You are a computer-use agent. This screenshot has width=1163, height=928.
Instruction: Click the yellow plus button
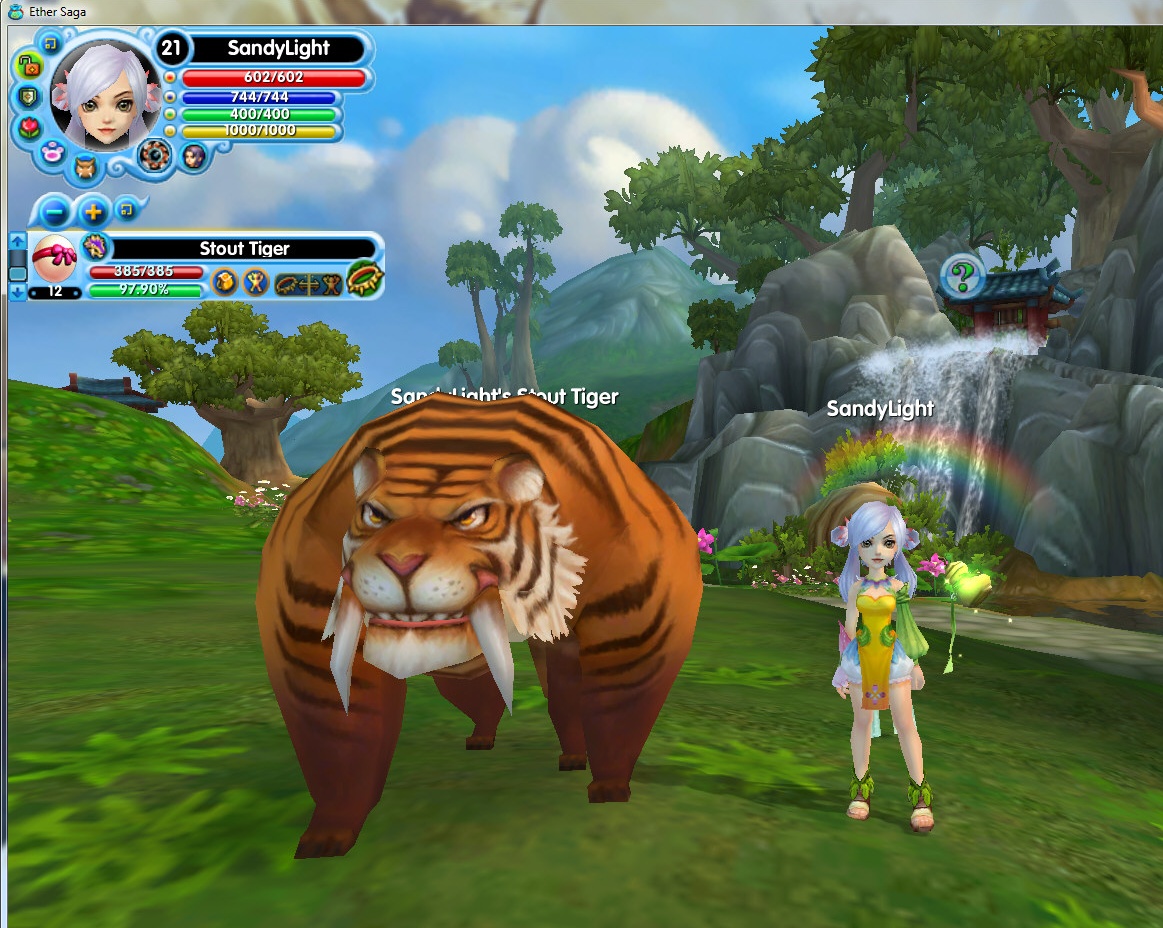click(x=93, y=212)
